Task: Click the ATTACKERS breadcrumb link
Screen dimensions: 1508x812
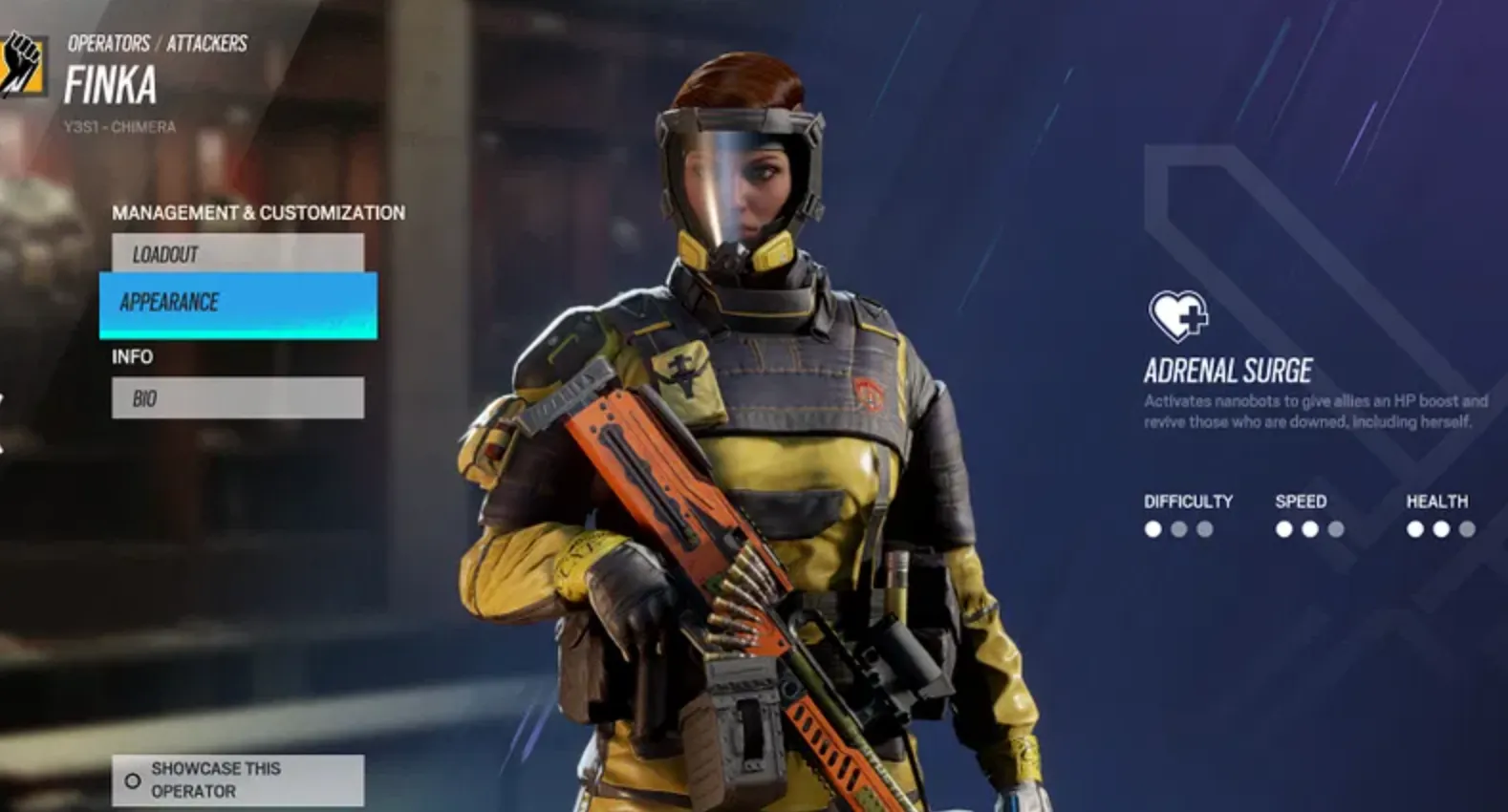Action: coord(207,43)
